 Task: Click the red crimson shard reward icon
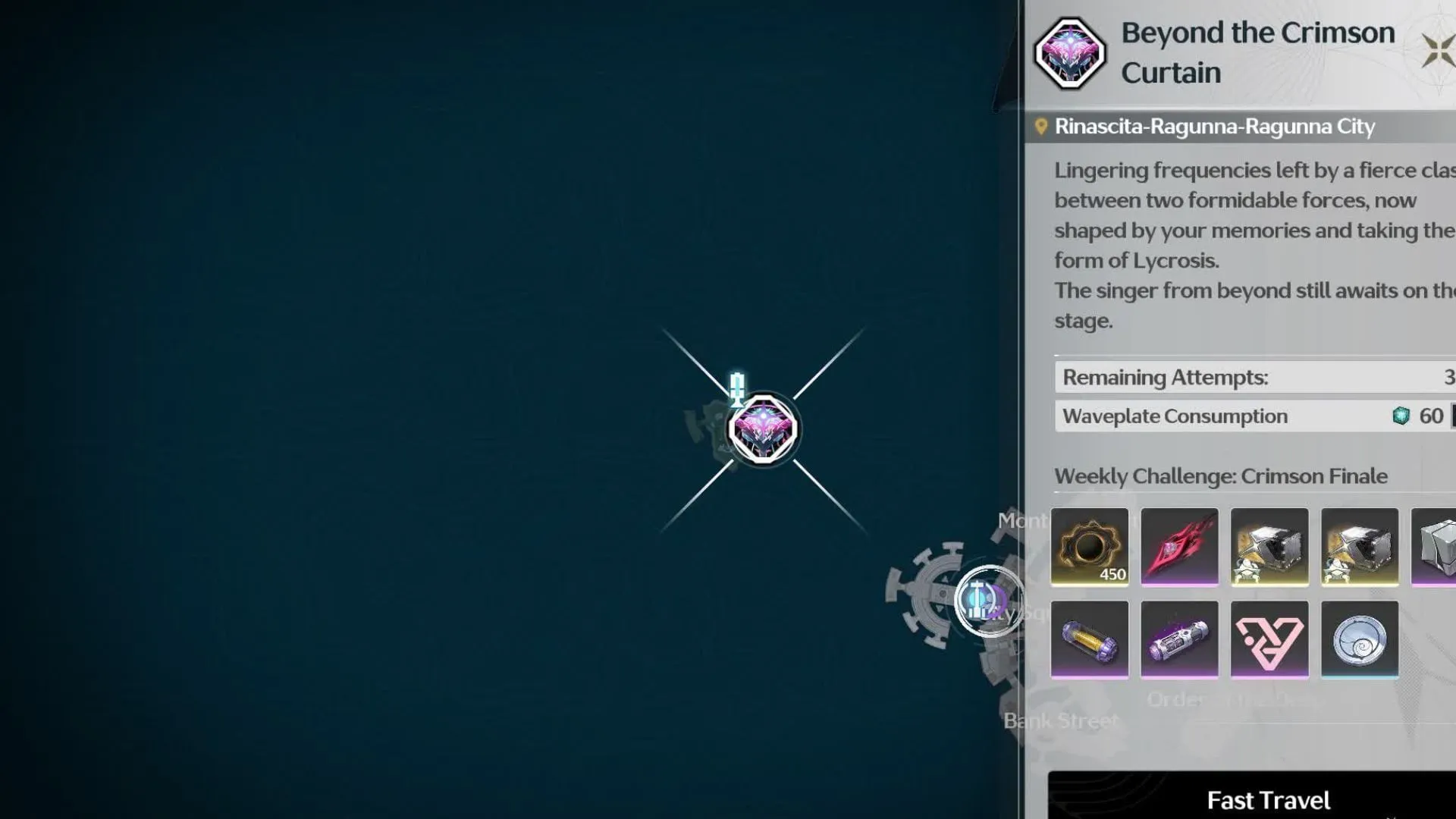tap(1180, 547)
